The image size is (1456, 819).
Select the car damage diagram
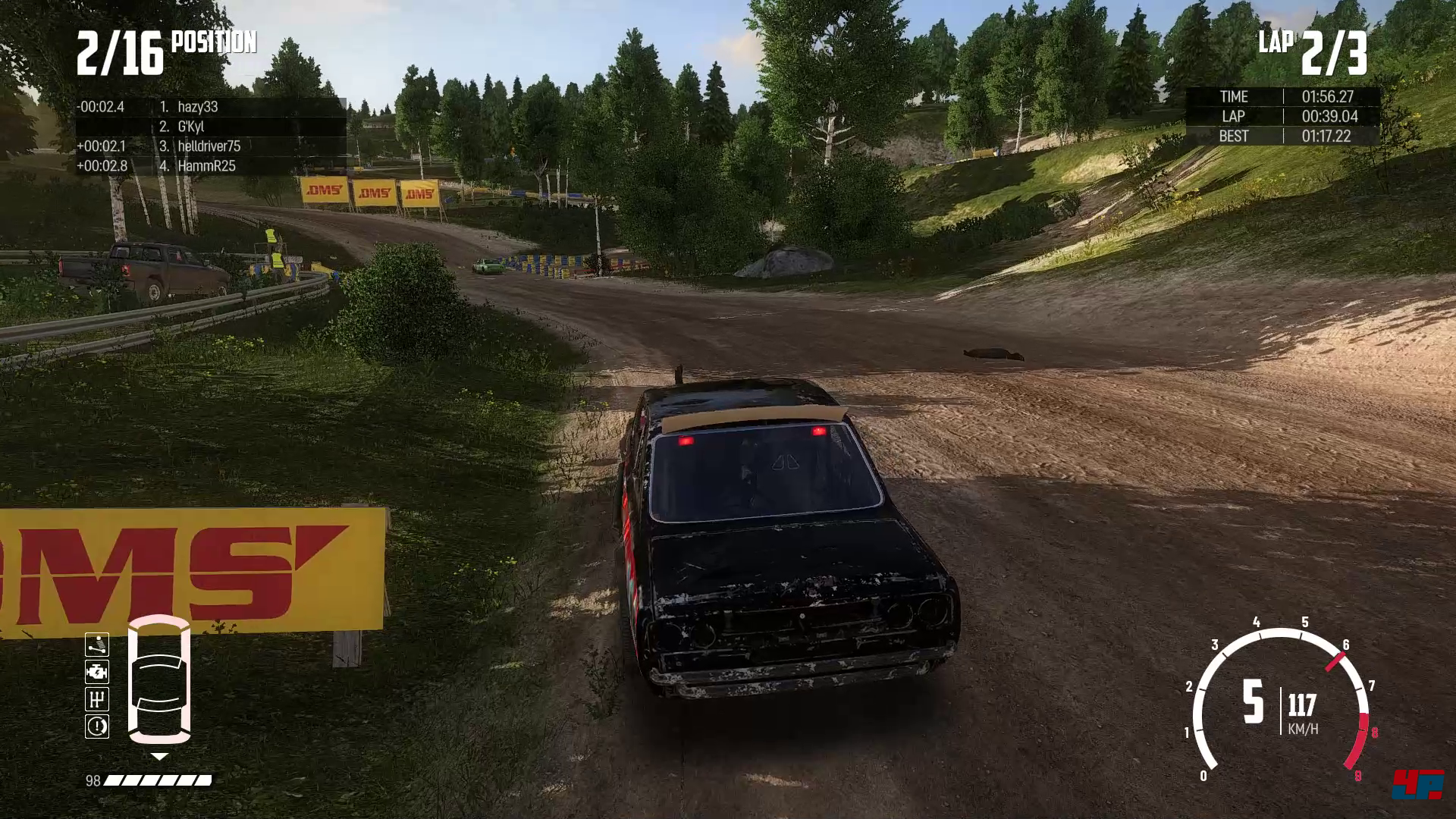(159, 679)
